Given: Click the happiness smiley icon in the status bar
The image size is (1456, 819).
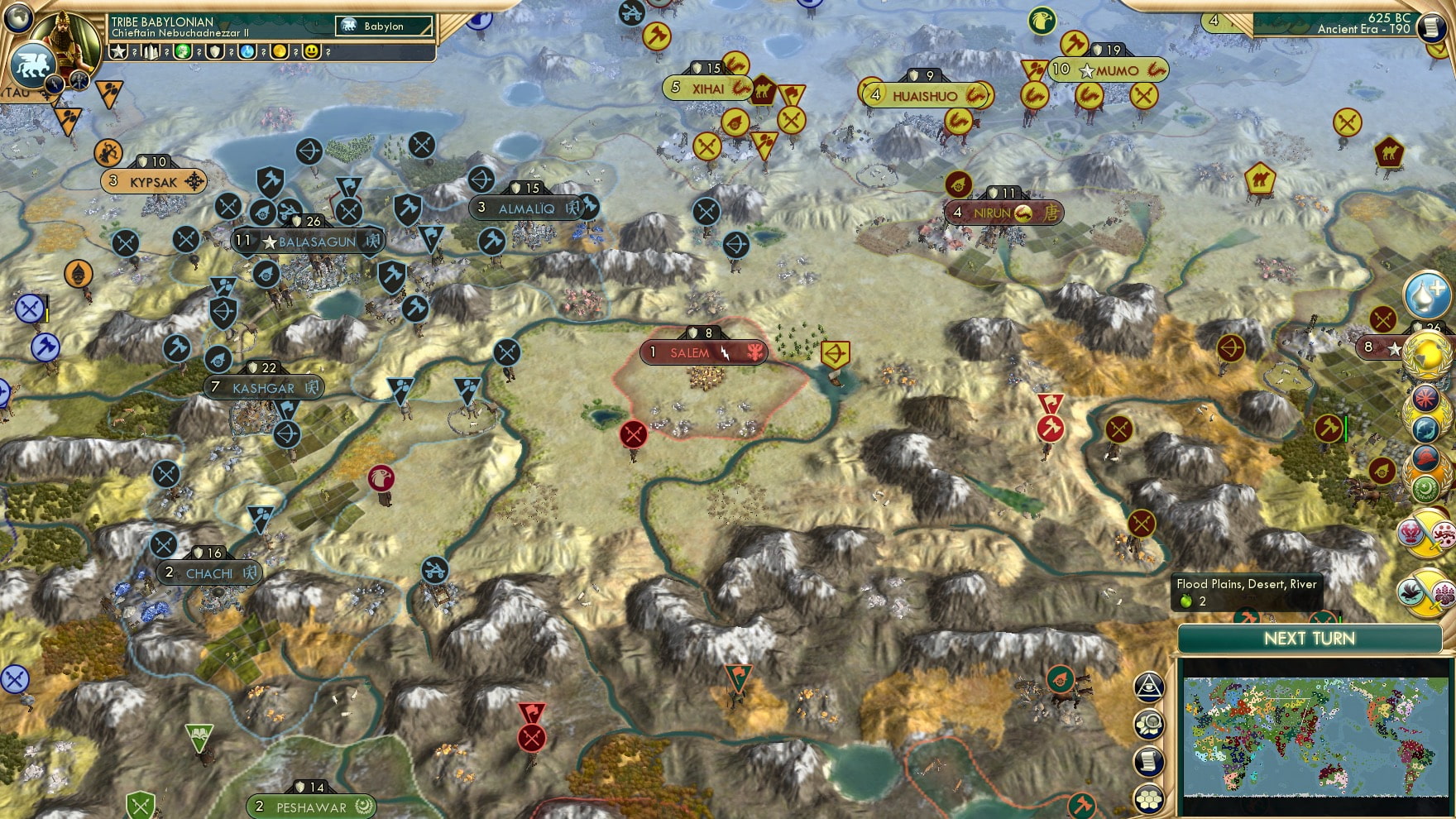Looking at the screenshot, I should coord(313,52).
